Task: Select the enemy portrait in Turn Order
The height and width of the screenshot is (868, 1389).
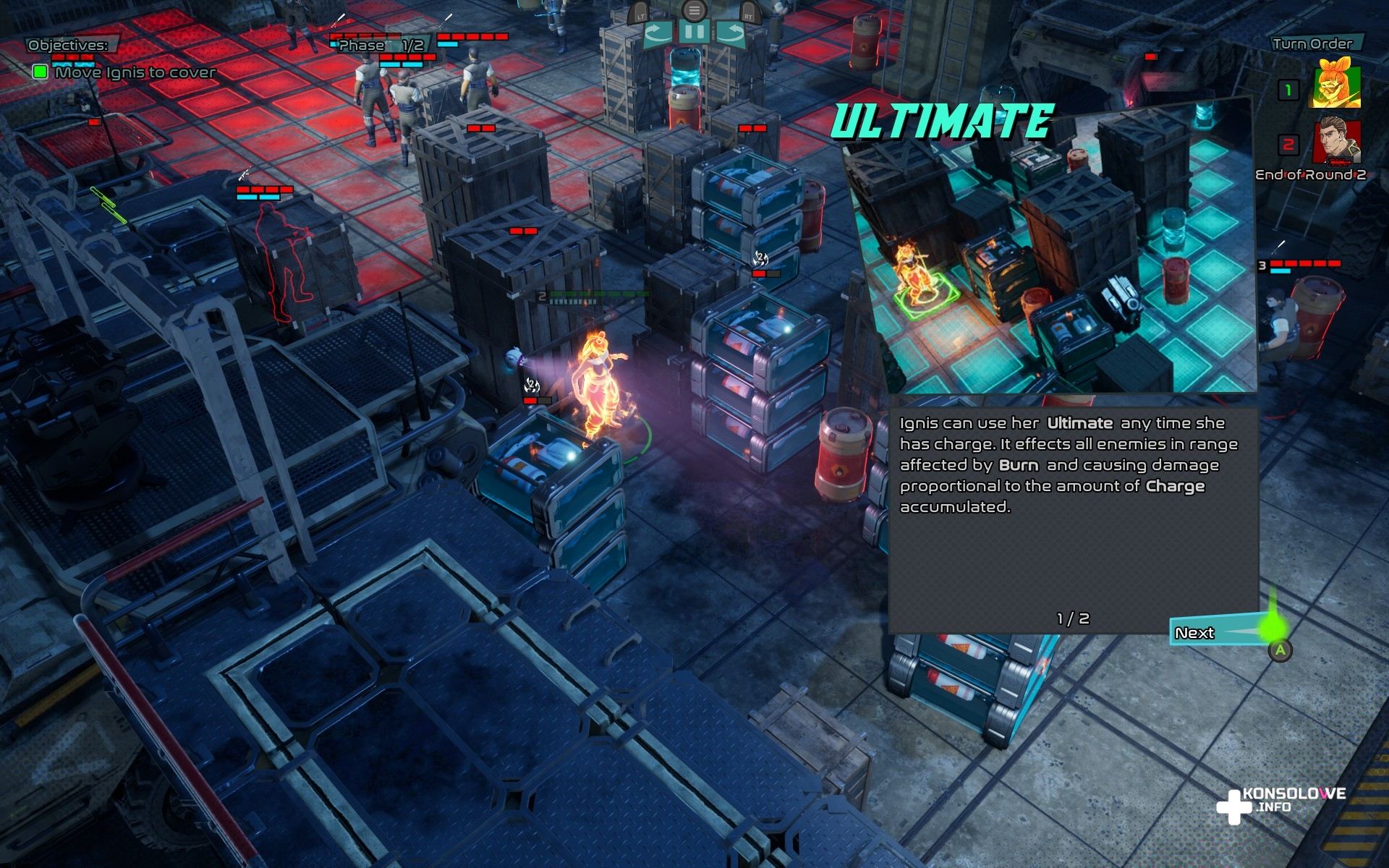Action: [x=1337, y=142]
